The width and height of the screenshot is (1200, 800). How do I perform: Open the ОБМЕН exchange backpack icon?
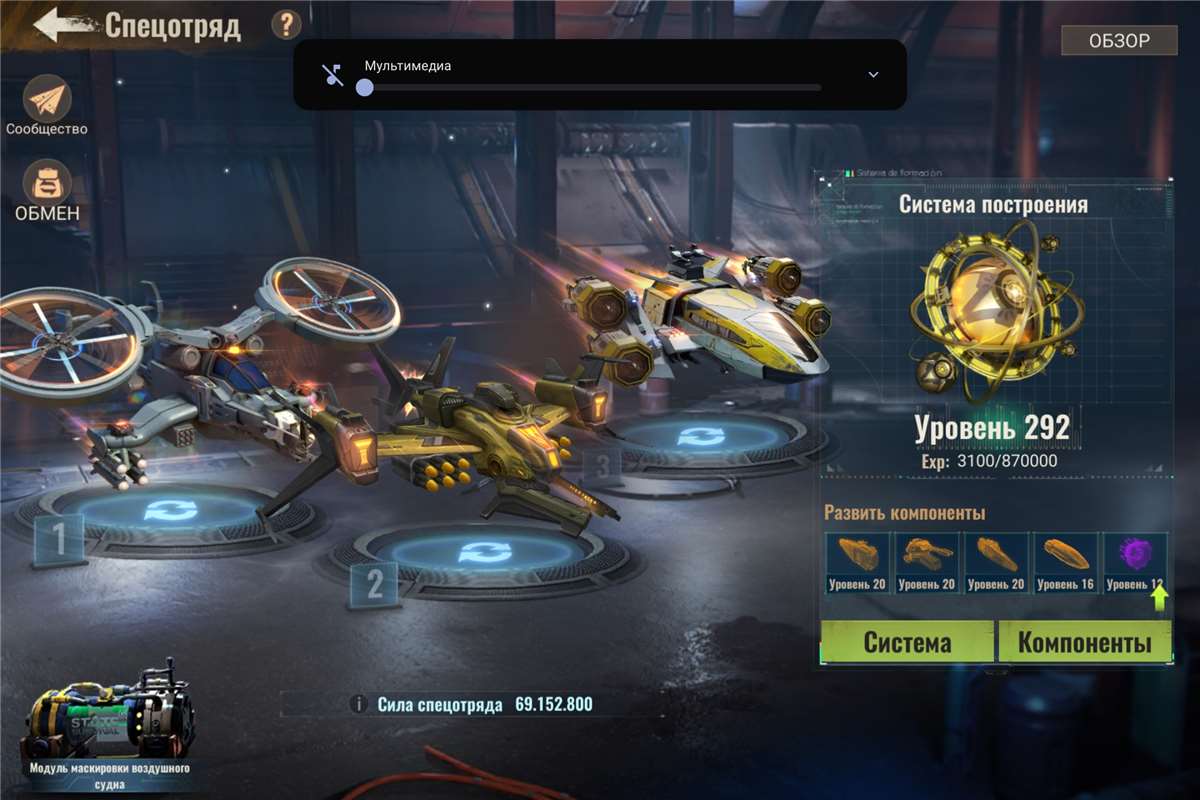47,181
